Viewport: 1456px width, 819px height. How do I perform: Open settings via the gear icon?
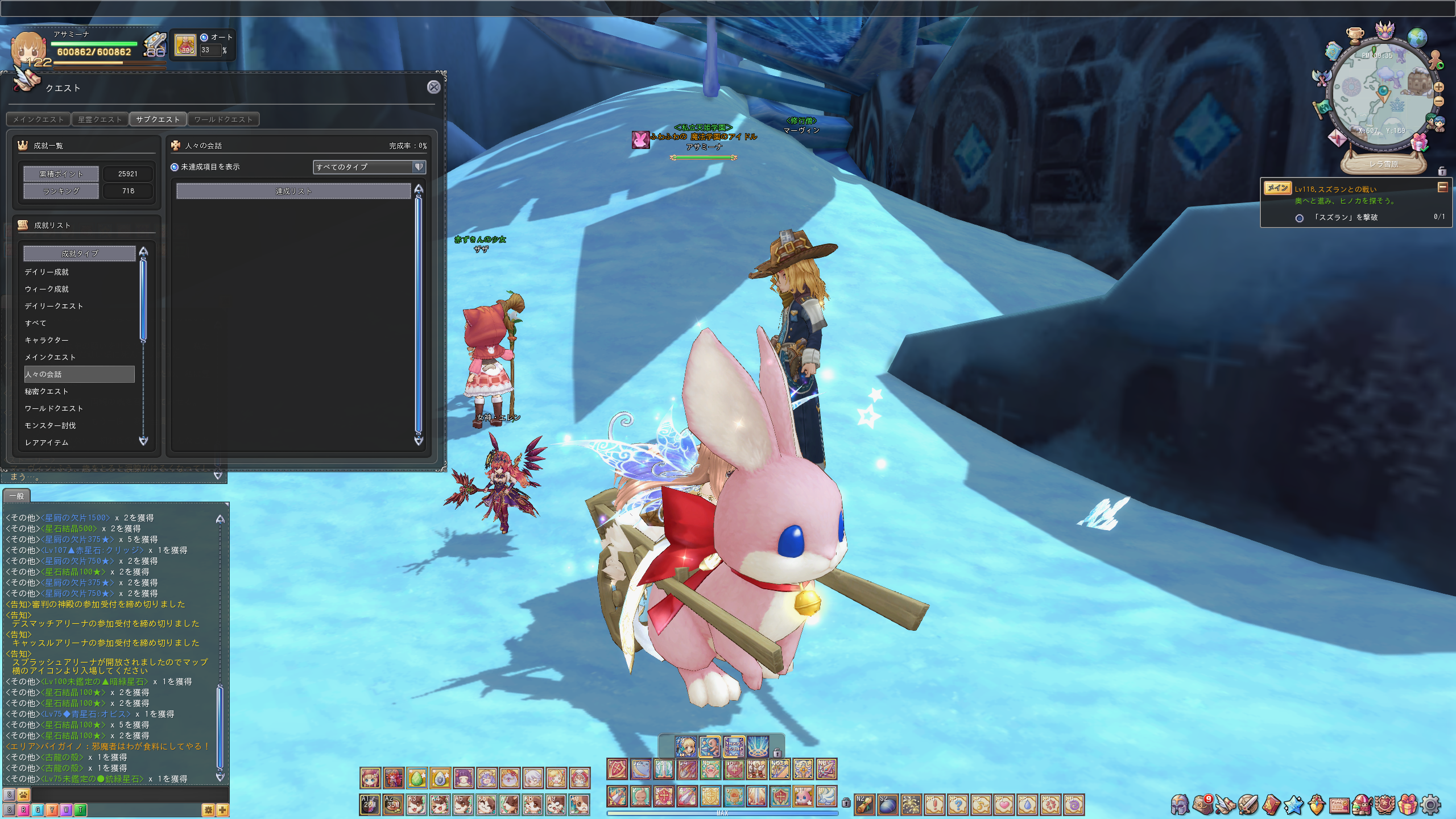pos(1431,805)
